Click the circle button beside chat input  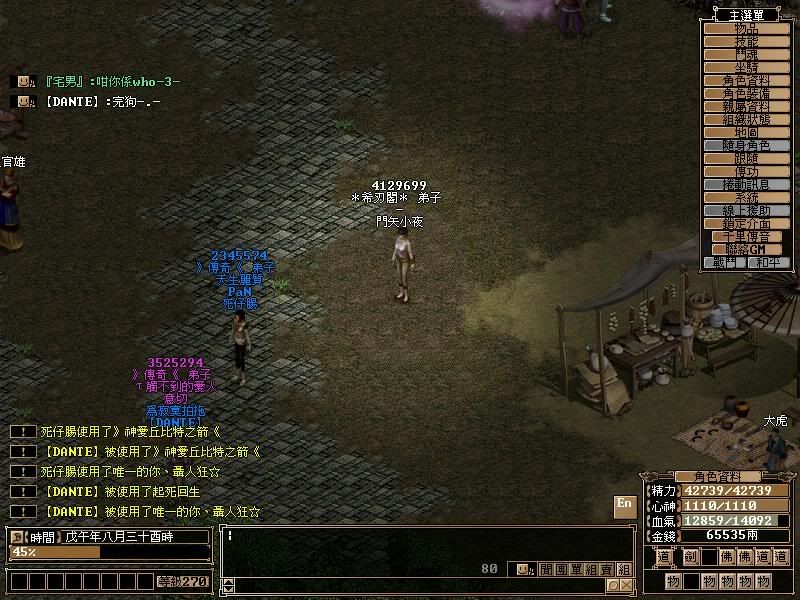pos(614,585)
